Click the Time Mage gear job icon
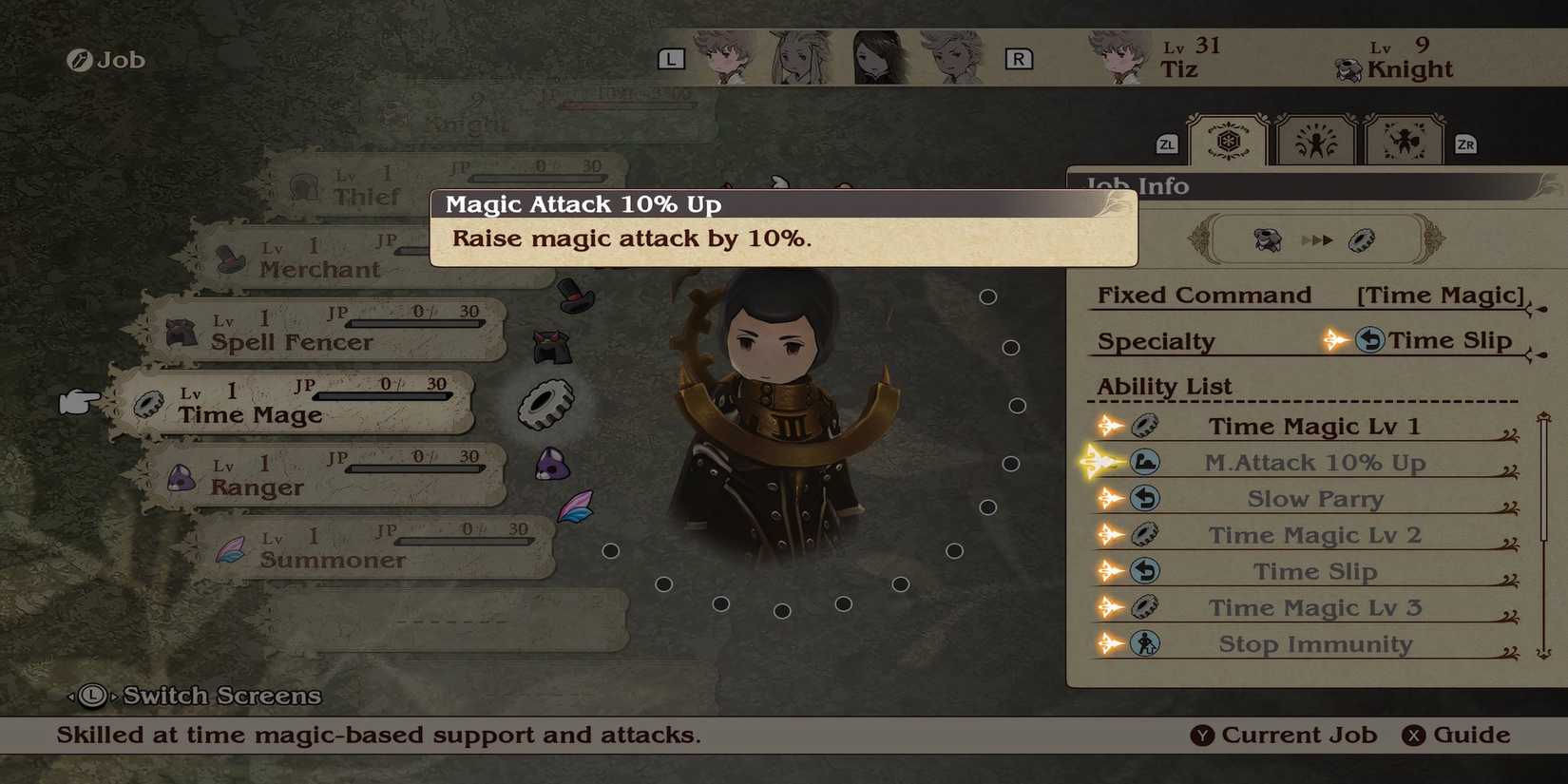Viewport: 1568px width, 784px height. (545, 404)
